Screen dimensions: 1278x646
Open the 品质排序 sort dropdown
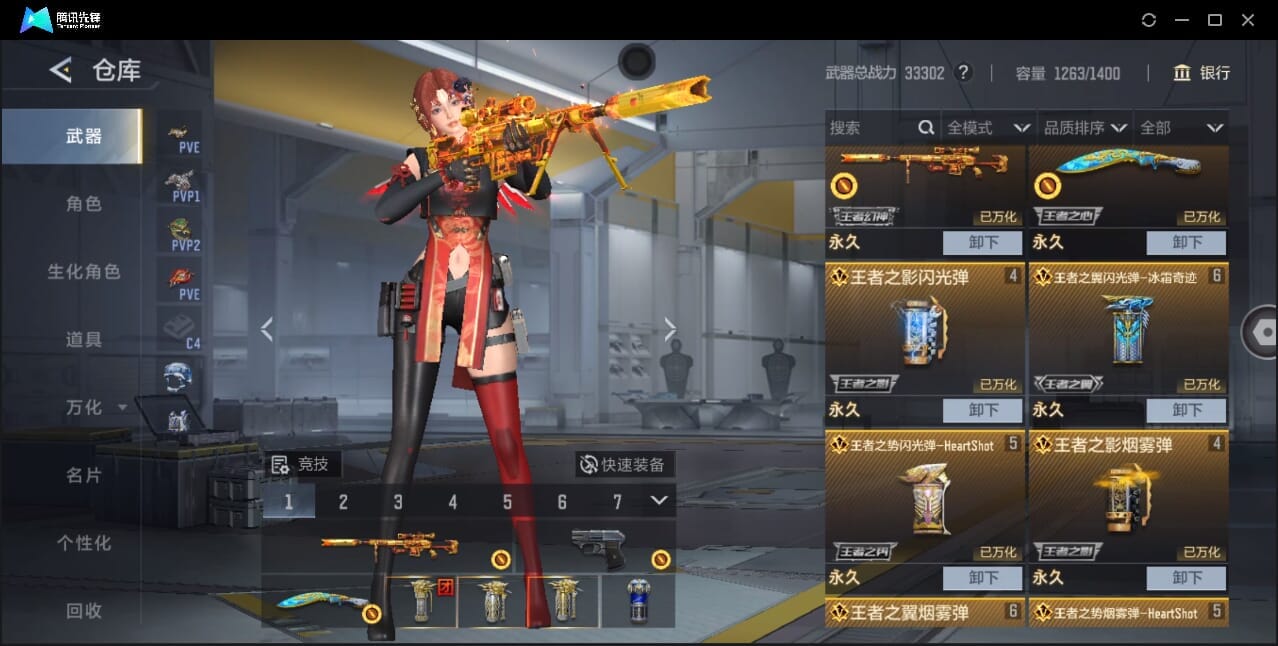click(1085, 128)
